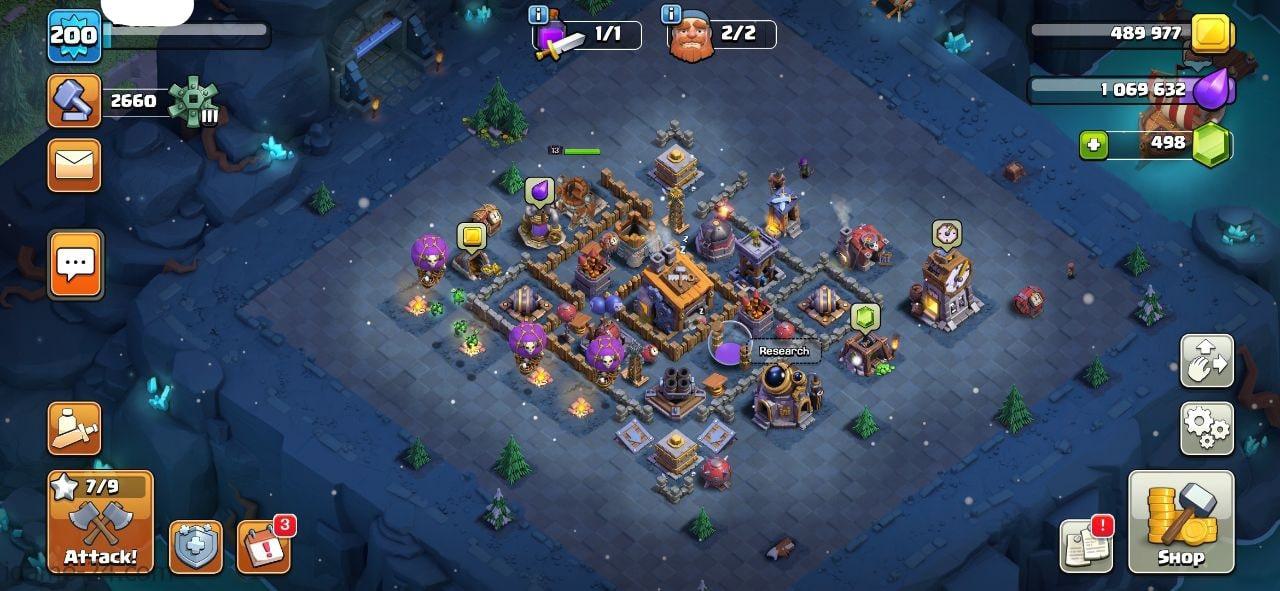Open the events calendar with 3 notifications

click(x=263, y=547)
